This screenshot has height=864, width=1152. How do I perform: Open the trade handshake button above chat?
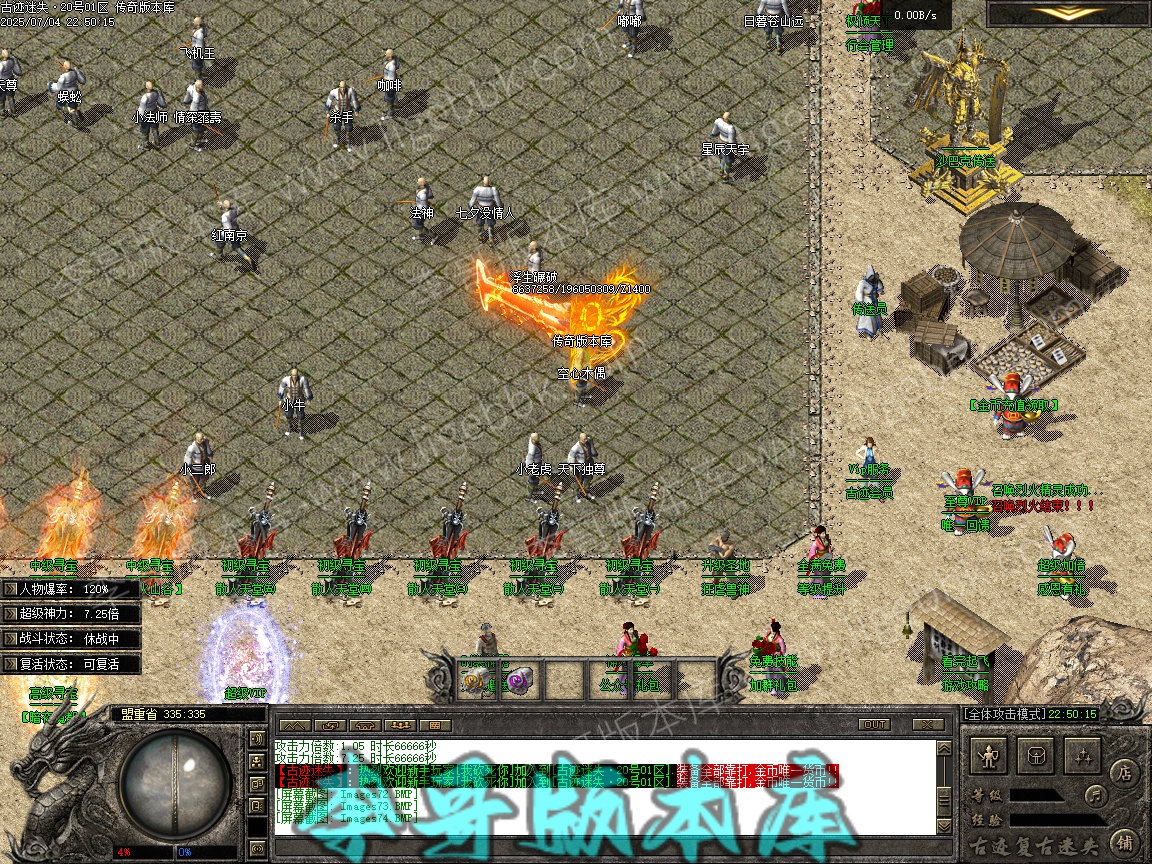click(328, 724)
